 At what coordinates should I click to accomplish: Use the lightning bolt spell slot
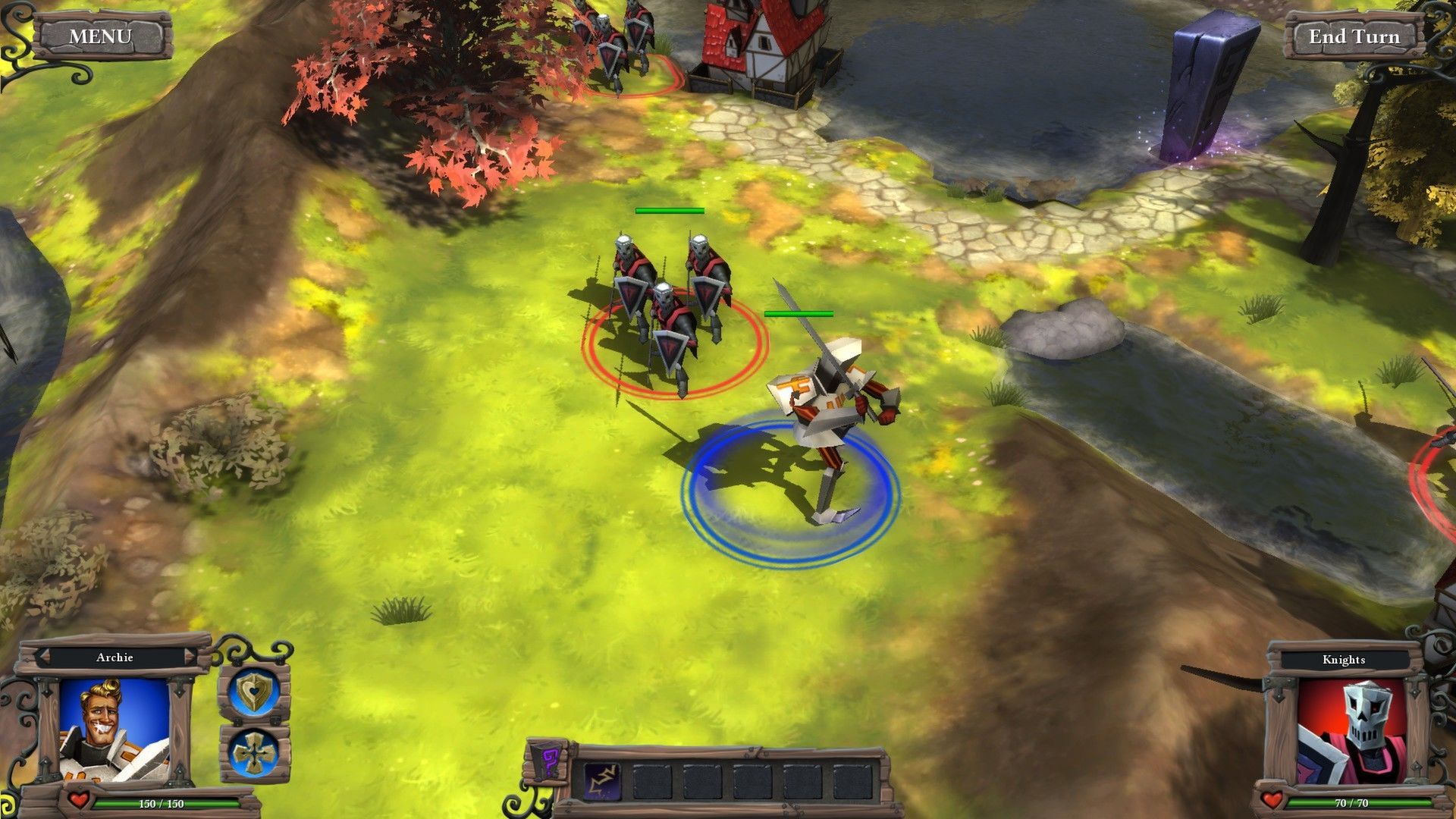pyautogui.click(x=601, y=781)
